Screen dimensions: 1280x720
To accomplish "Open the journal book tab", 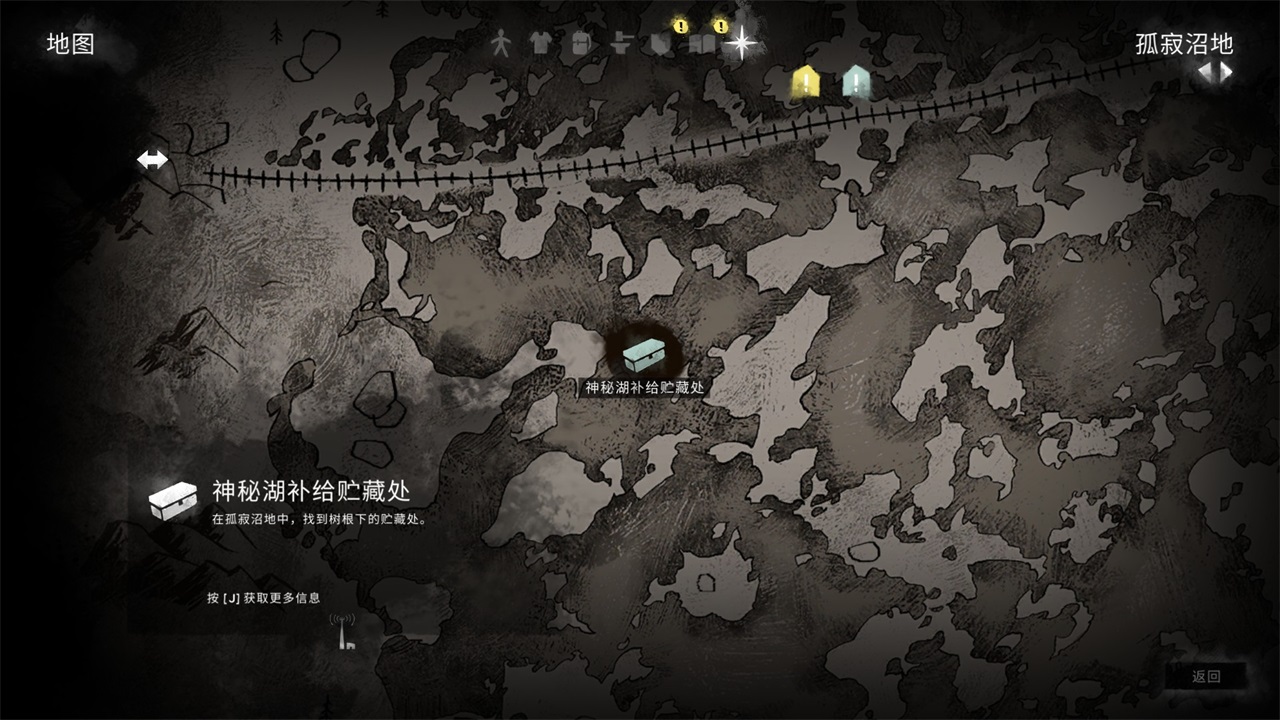I will tap(703, 44).
